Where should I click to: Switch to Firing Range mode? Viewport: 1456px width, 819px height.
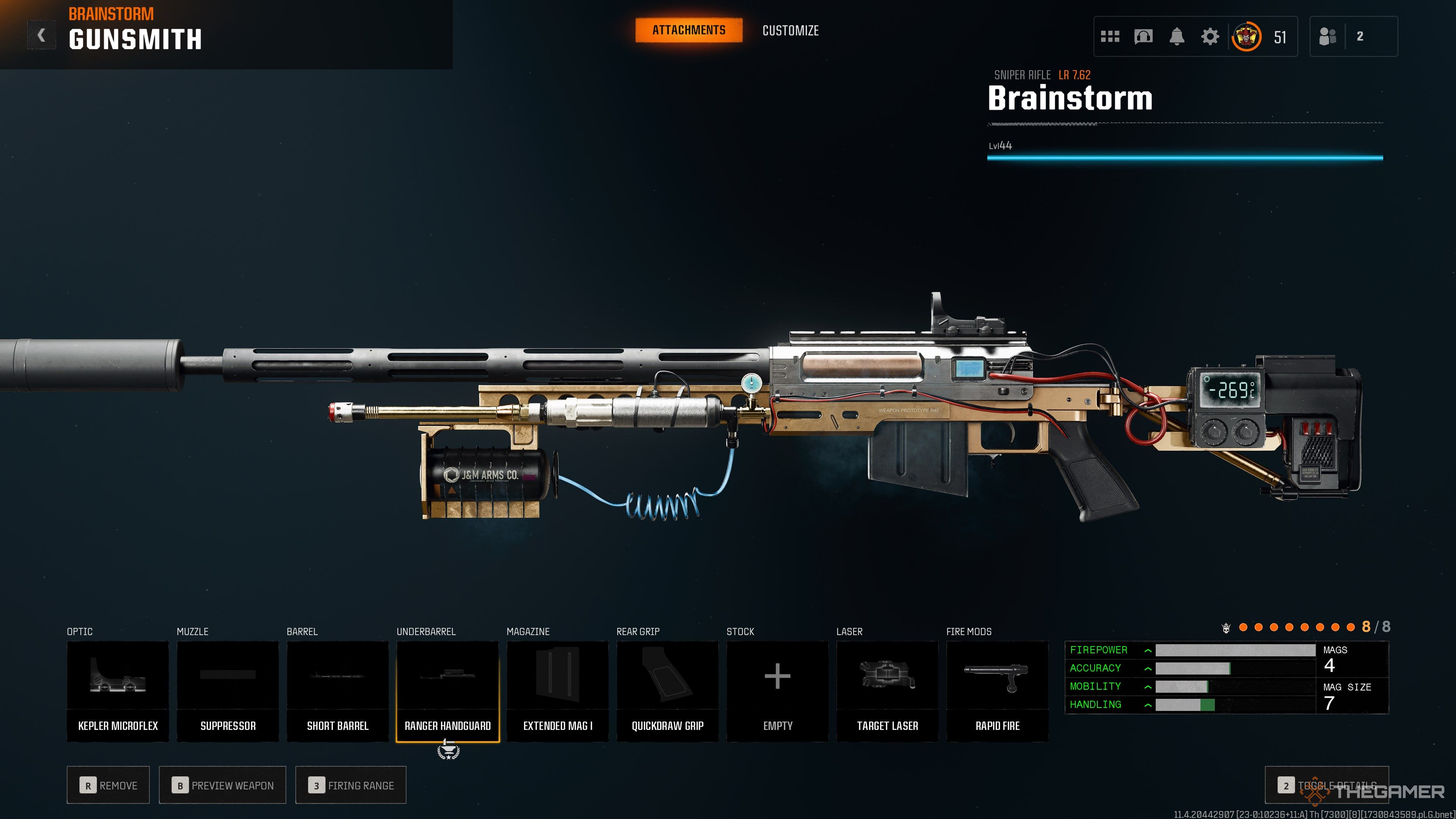[x=350, y=785]
